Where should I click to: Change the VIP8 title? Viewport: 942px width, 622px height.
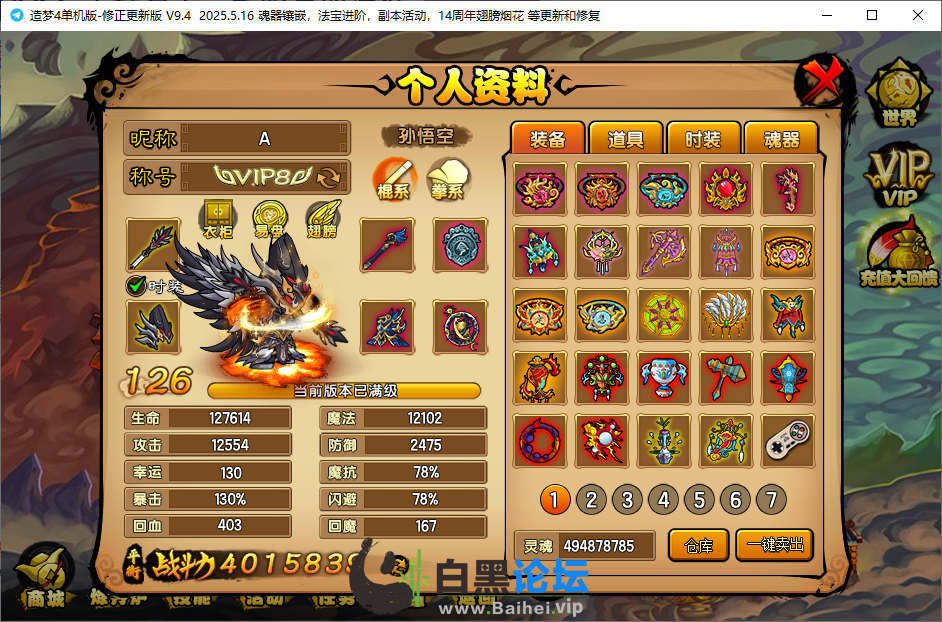(x=328, y=178)
